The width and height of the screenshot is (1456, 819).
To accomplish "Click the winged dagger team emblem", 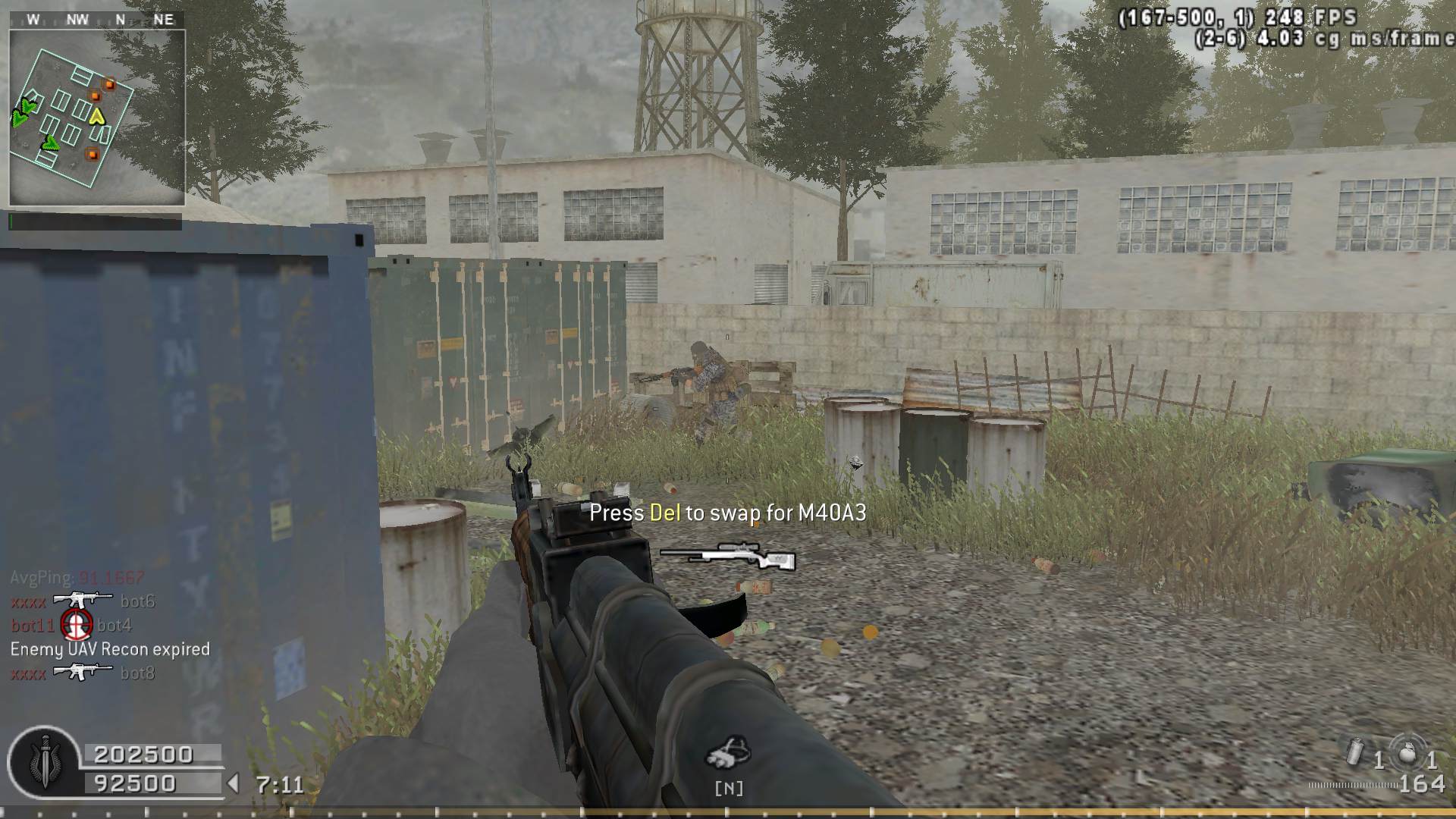I will point(44,762).
